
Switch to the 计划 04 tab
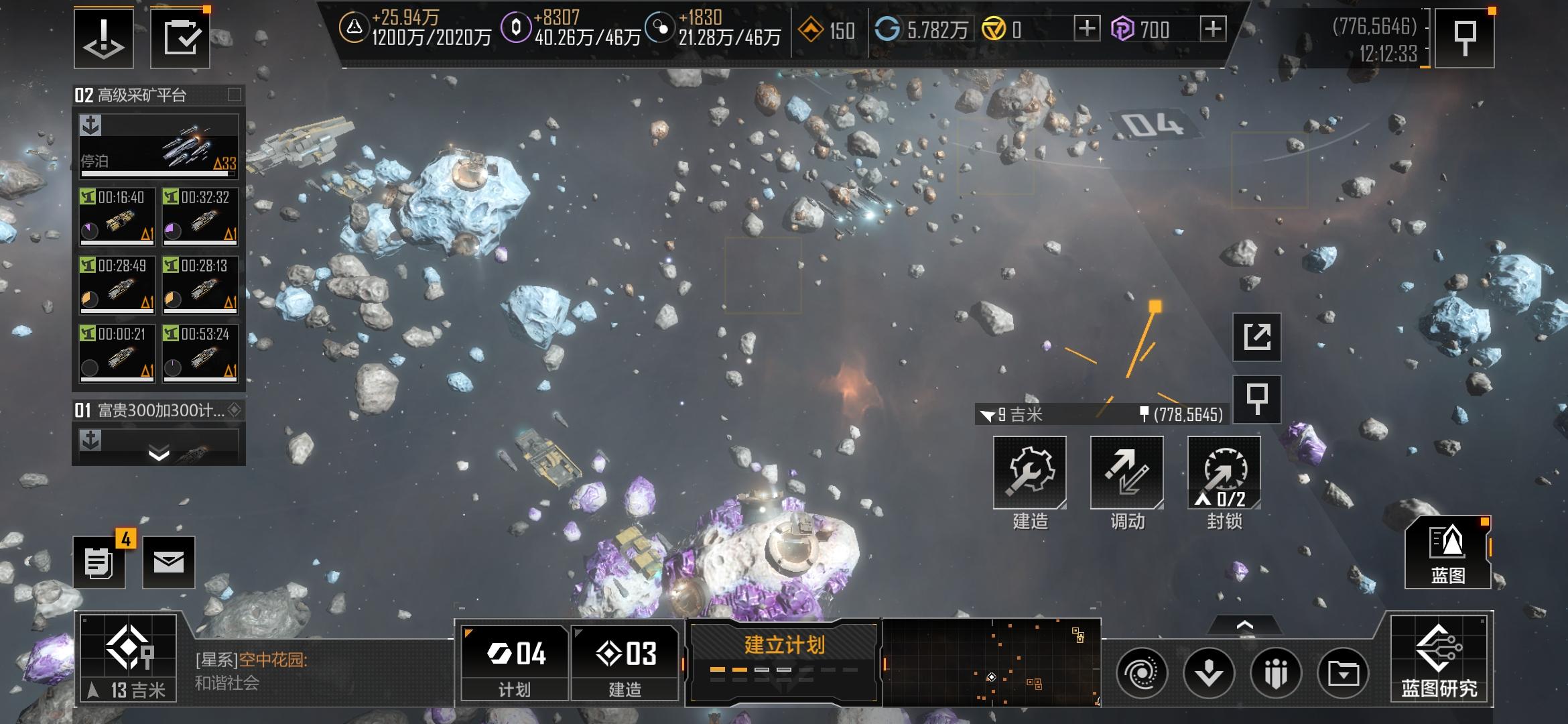click(x=515, y=662)
